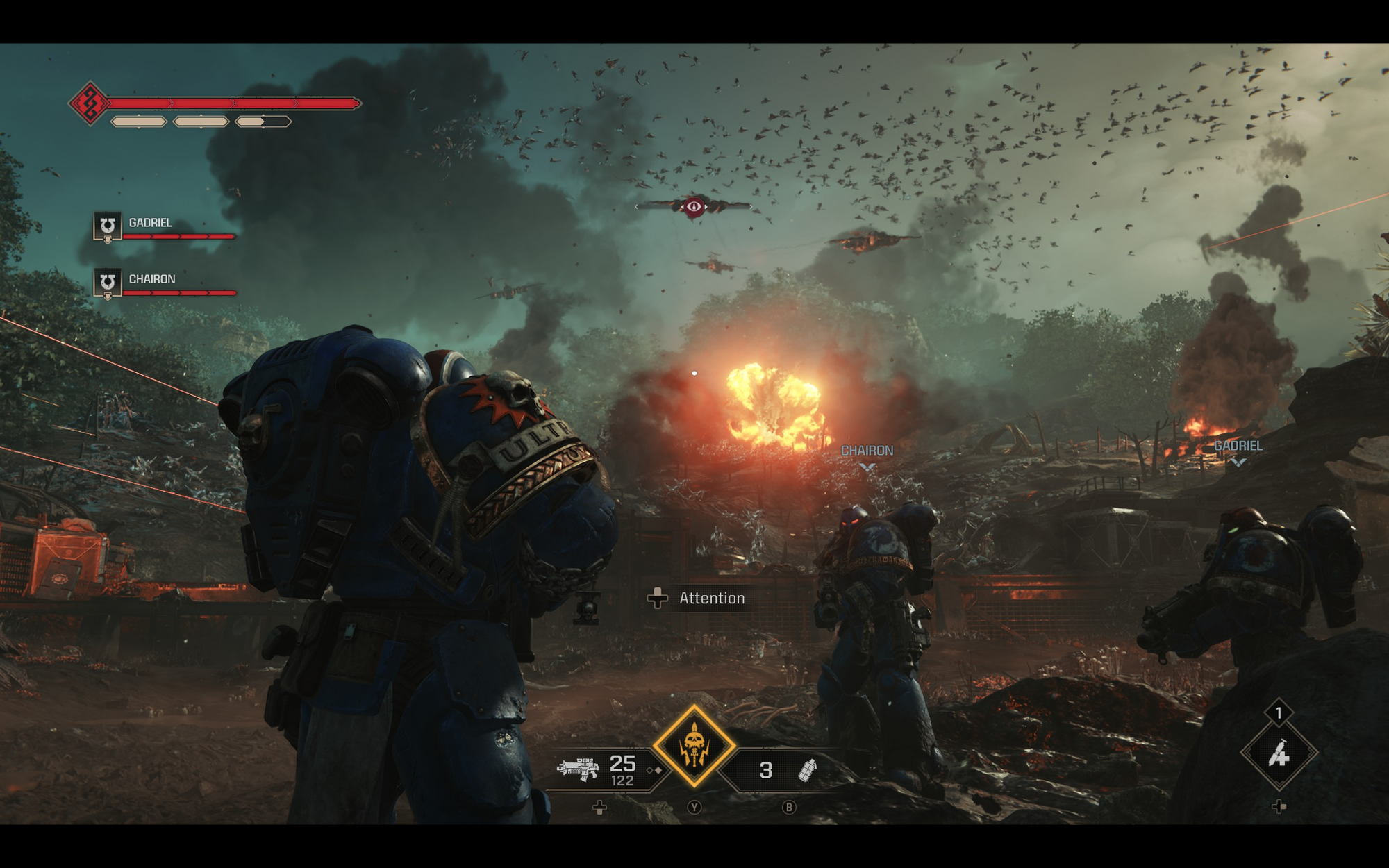The height and width of the screenshot is (868, 1389).
Task: Choose the grenade icon
Action: click(x=807, y=769)
